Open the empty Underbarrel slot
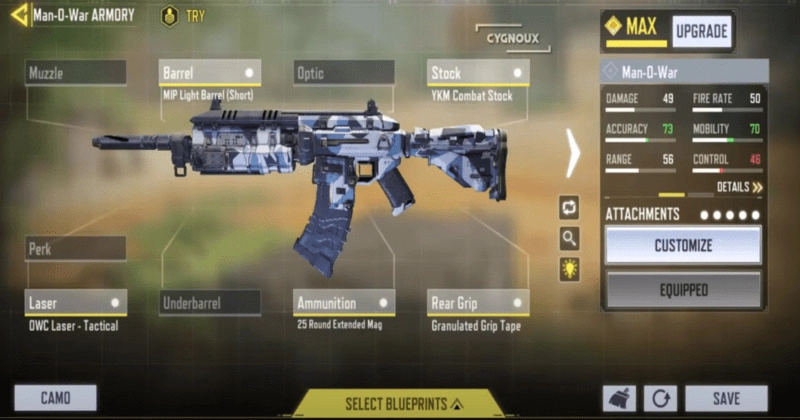800x420 pixels. pos(210,302)
